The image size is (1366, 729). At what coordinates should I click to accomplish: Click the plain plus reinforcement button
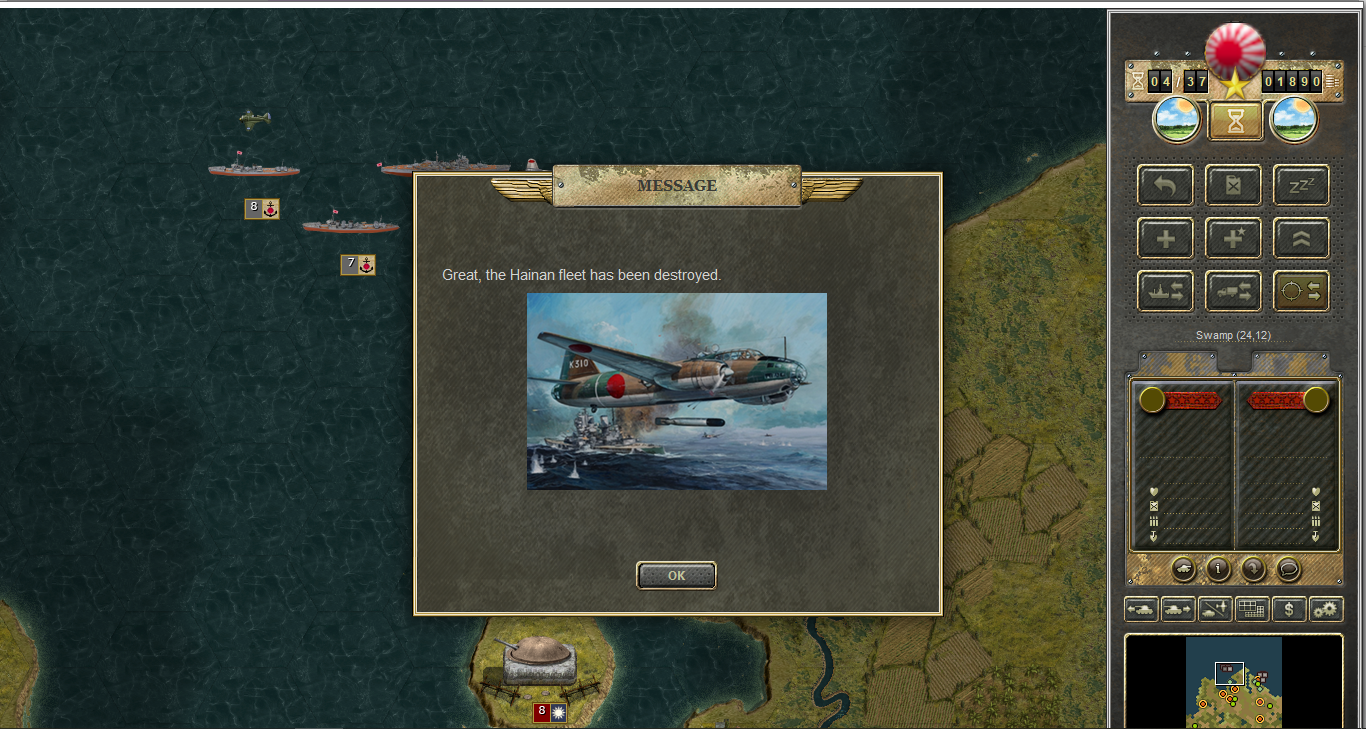click(x=1165, y=238)
